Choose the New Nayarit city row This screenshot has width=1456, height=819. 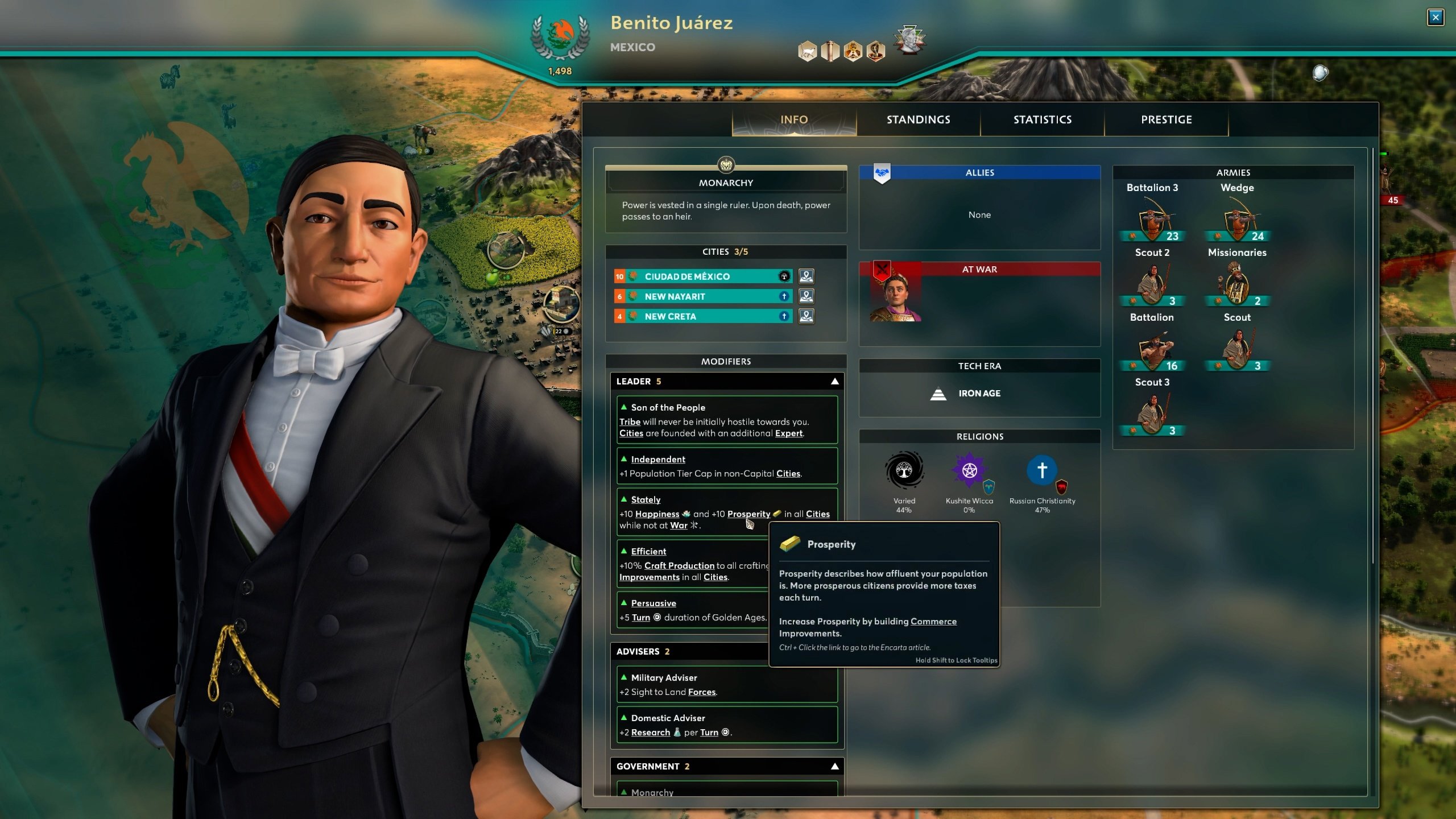click(x=703, y=296)
